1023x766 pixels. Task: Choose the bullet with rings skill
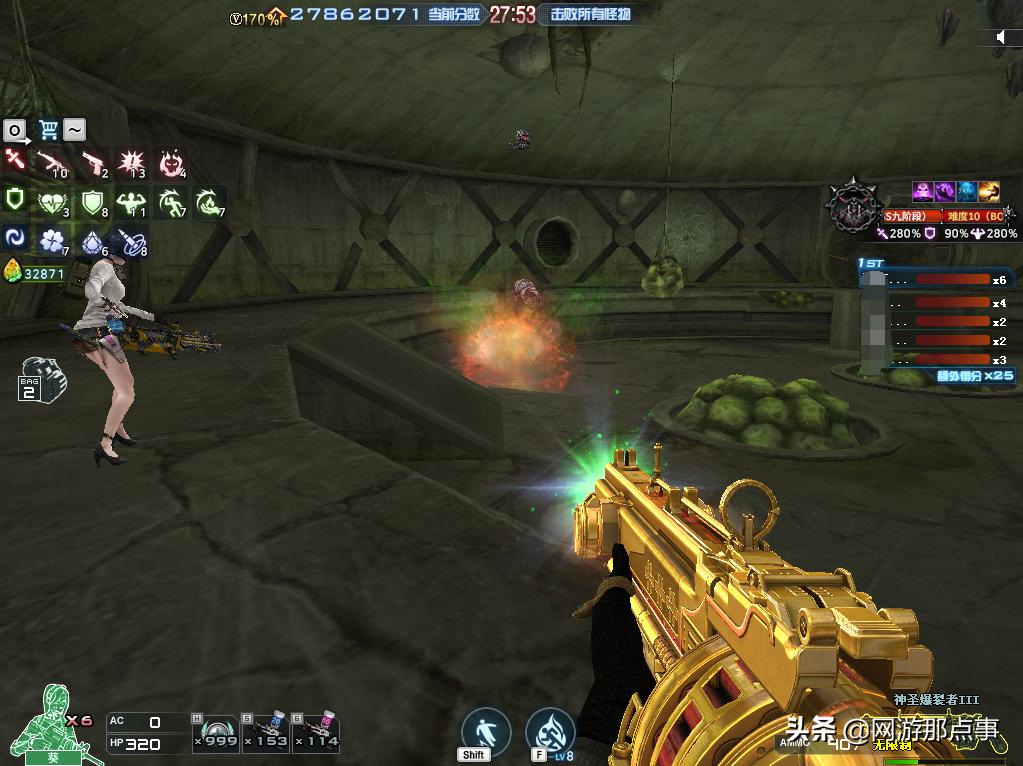132,241
